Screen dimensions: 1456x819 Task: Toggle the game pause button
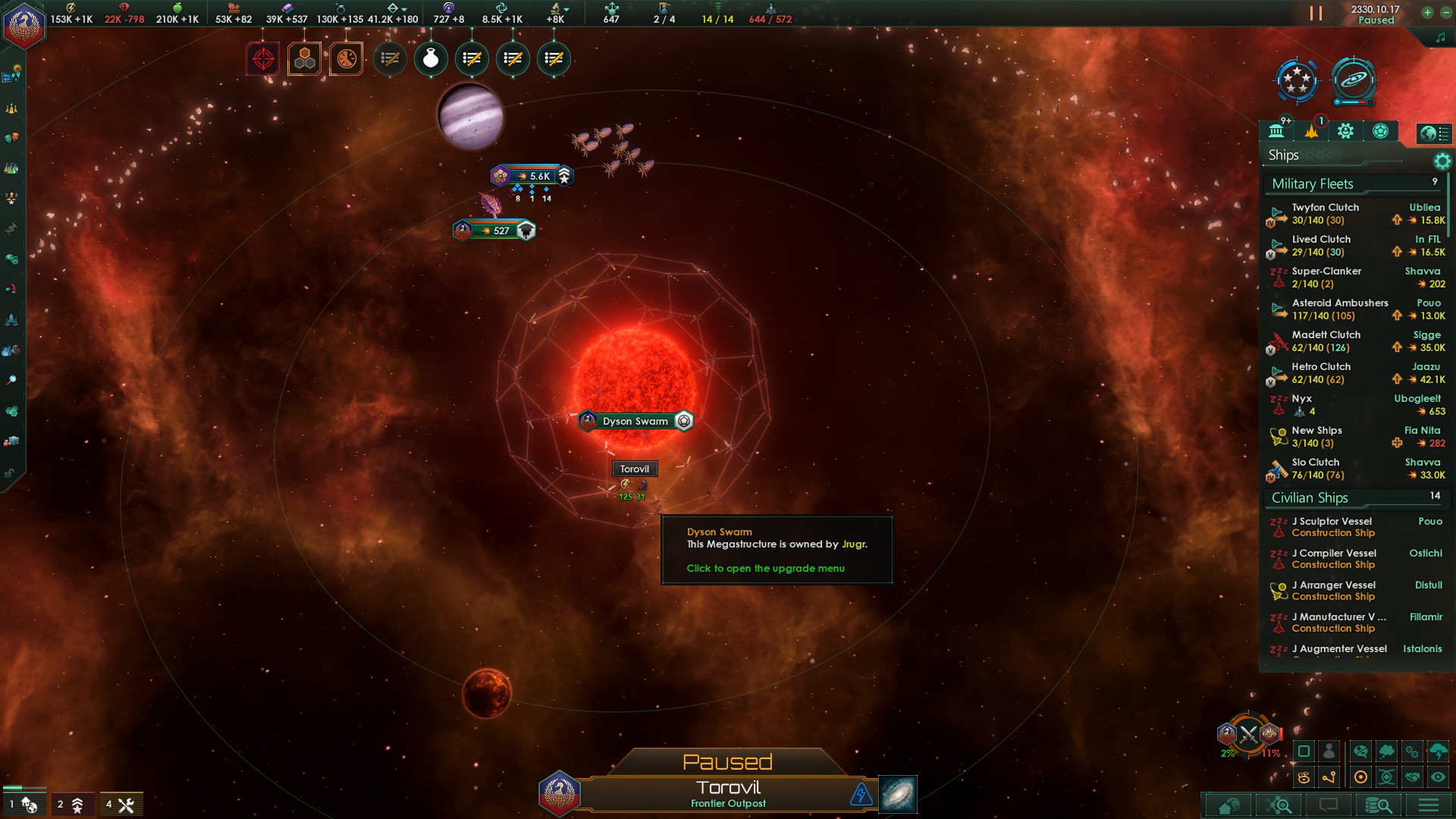click(1316, 14)
